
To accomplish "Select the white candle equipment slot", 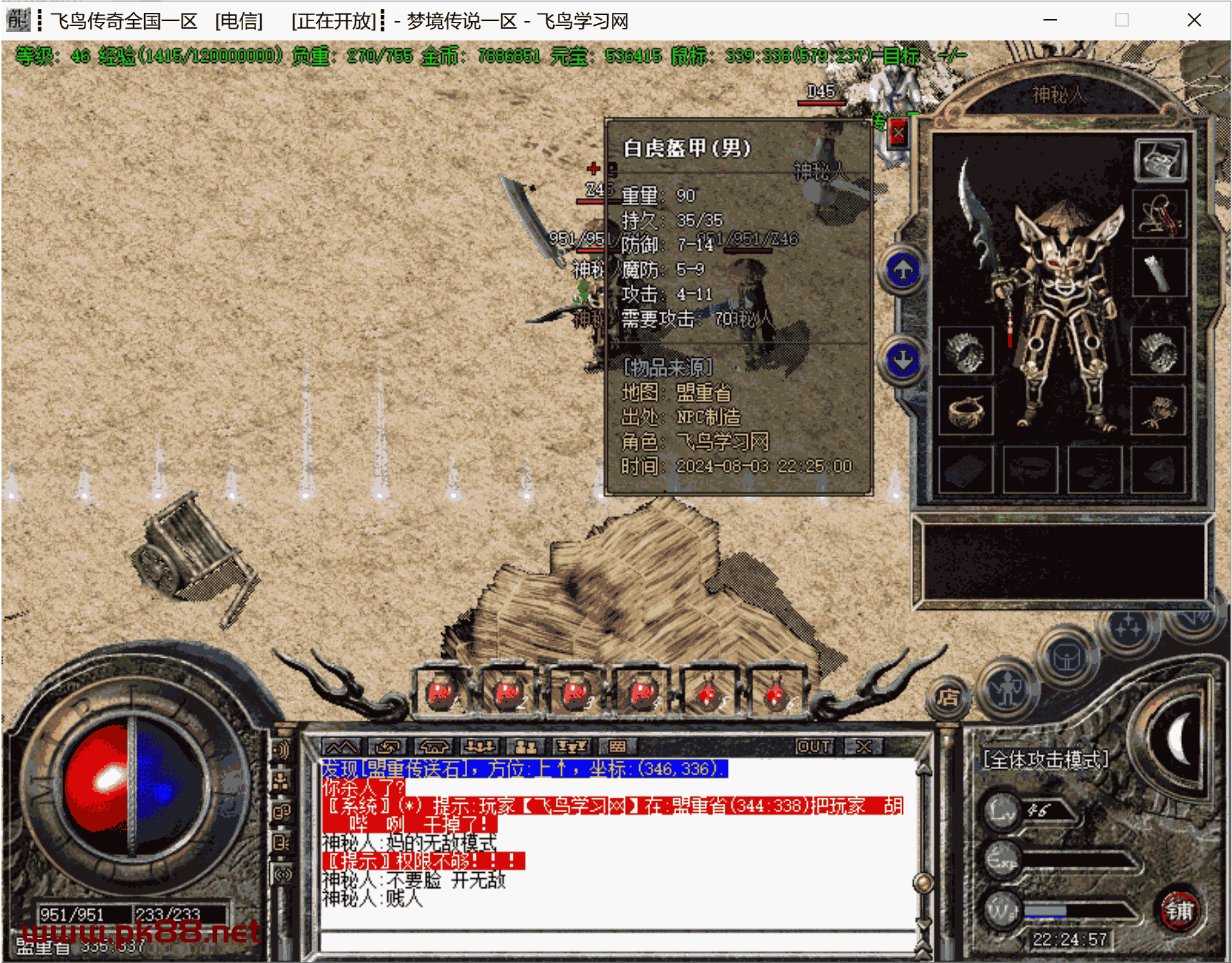I will (1160, 271).
